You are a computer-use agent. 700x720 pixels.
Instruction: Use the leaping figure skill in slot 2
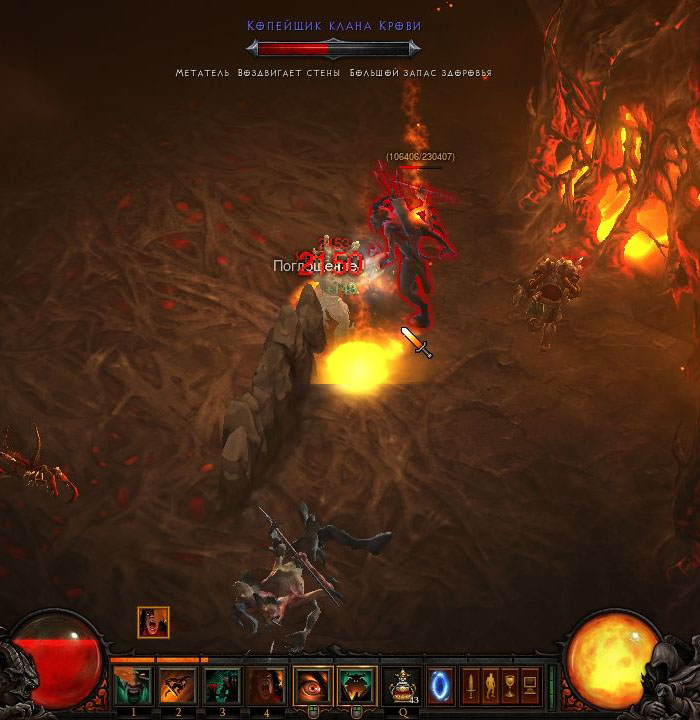pos(177,687)
